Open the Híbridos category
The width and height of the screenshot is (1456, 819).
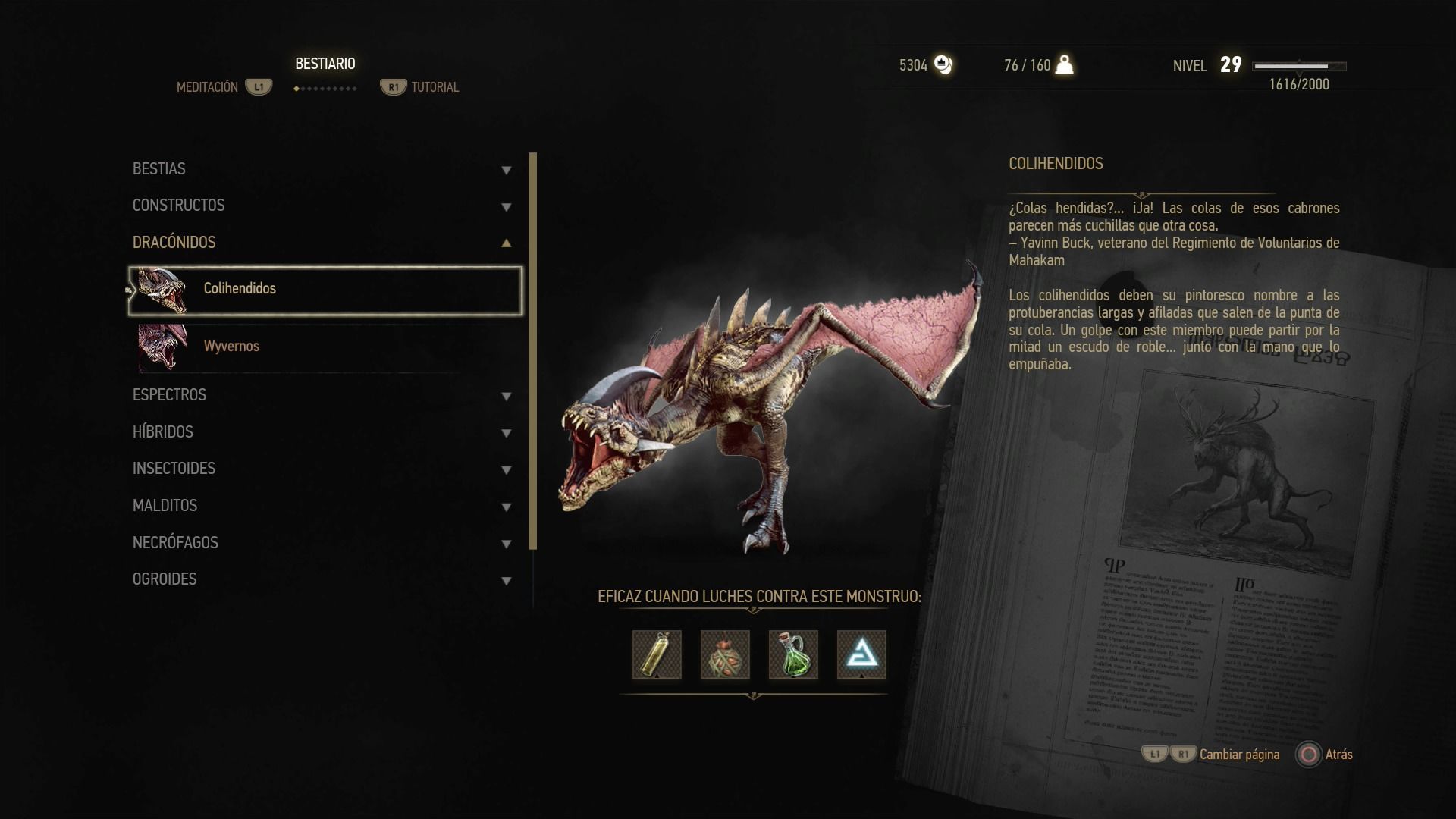(322, 432)
